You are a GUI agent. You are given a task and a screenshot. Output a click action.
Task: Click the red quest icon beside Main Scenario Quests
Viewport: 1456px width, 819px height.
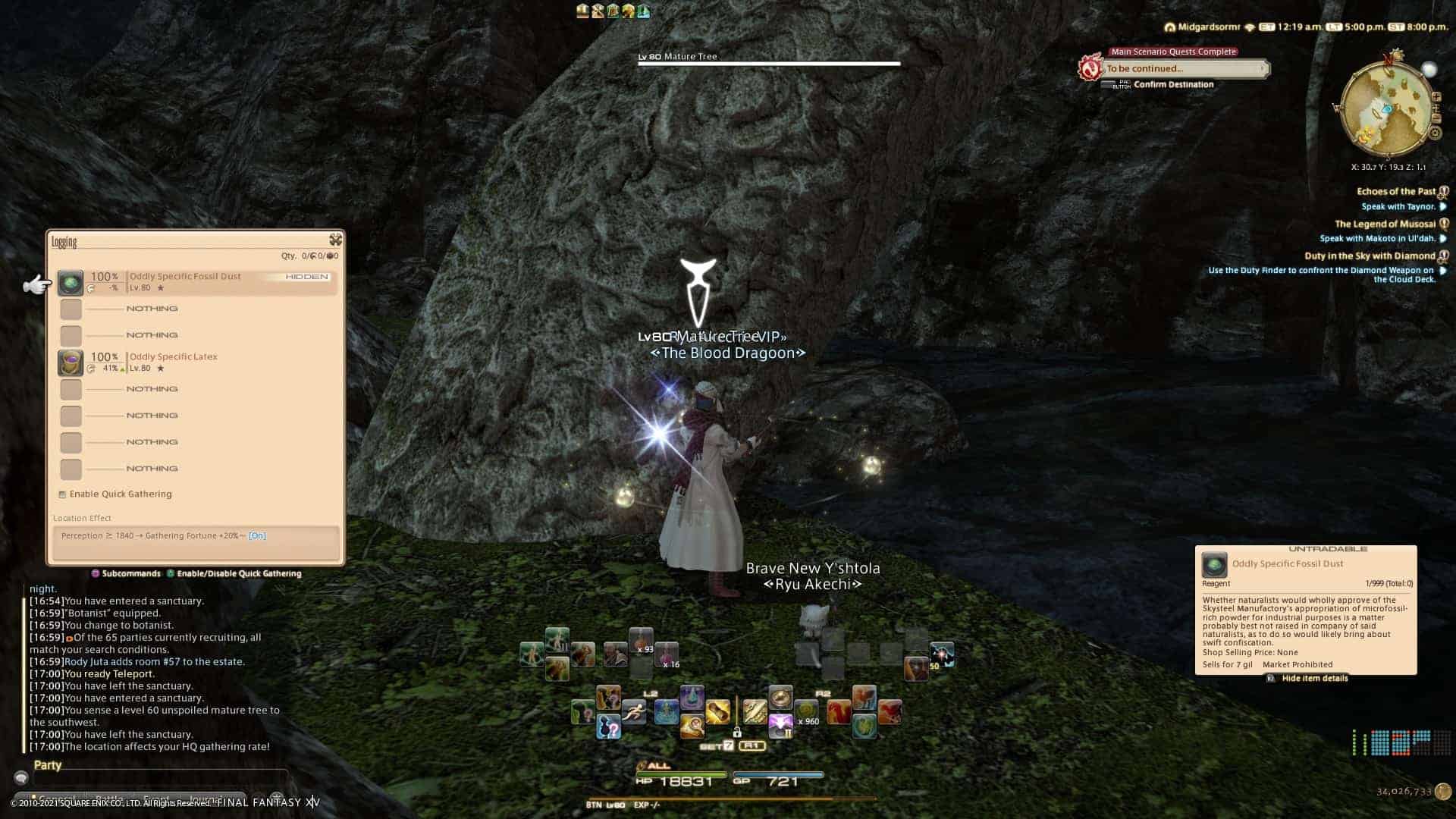coord(1090,67)
